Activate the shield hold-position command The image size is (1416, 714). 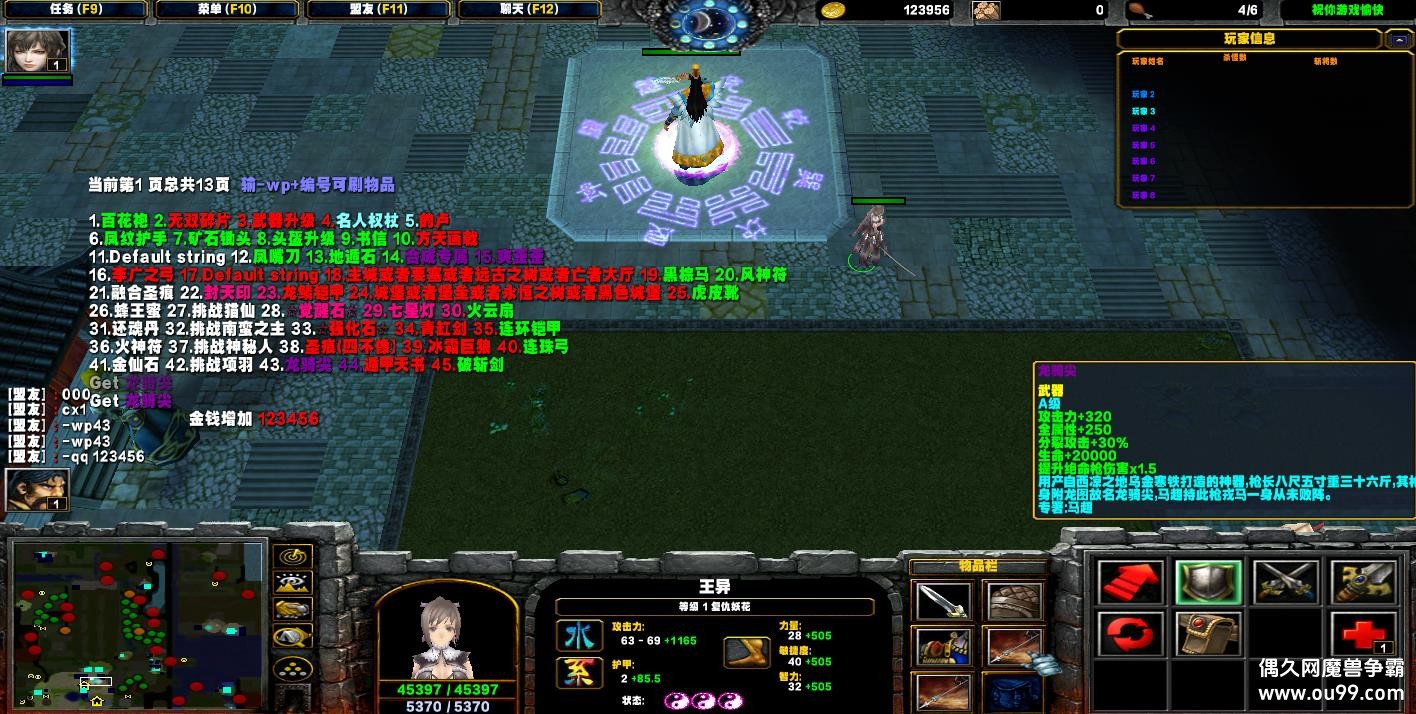click(x=1207, y=583)
